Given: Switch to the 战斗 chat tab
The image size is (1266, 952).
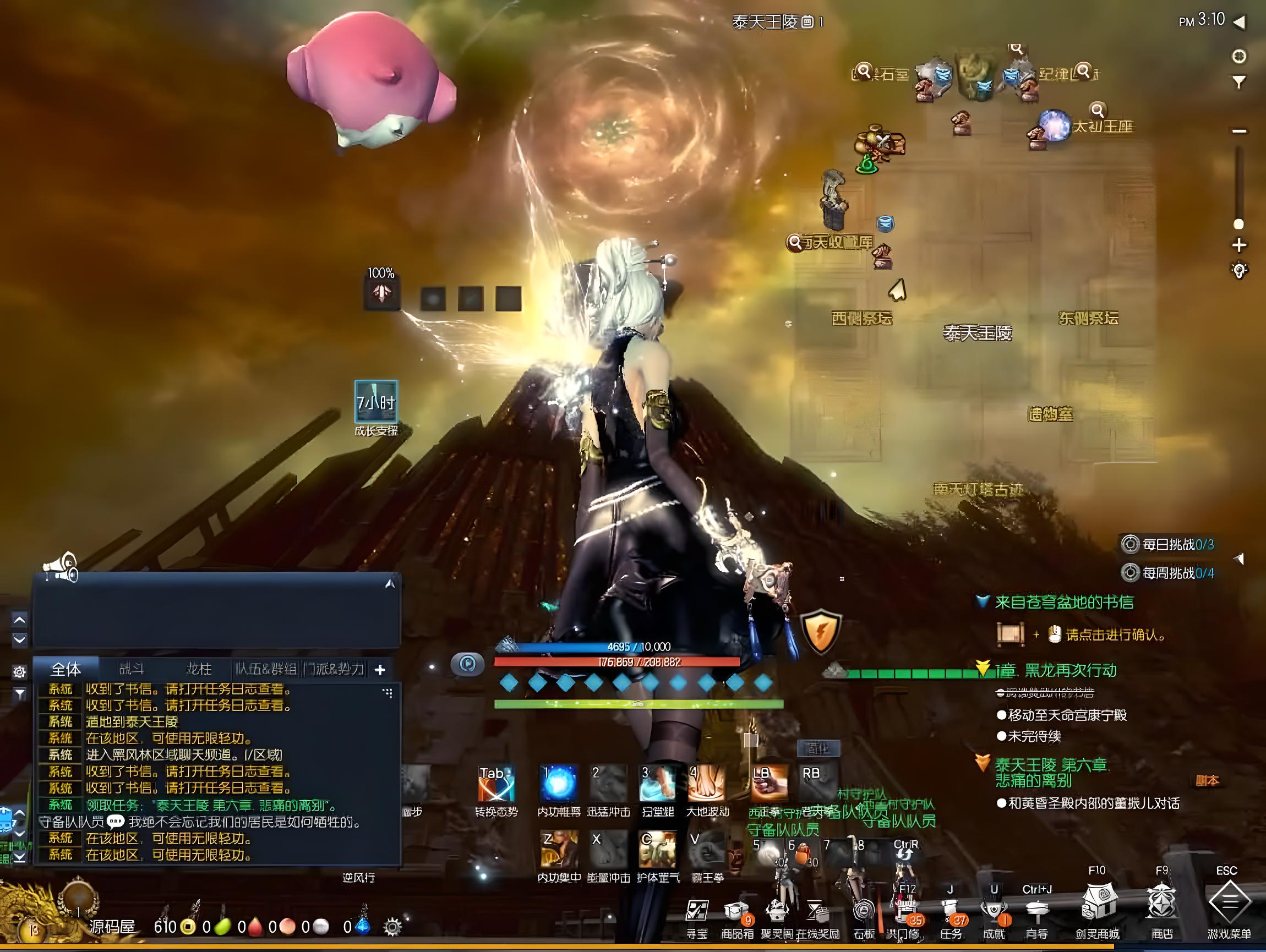Looking at the screenshot, I should (x=132, y=669).
